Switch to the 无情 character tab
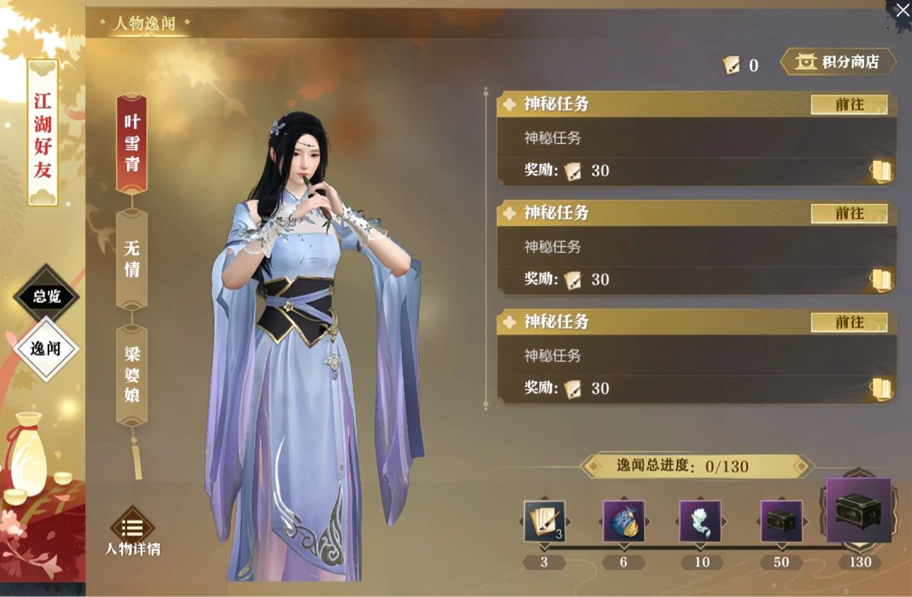Screen dimensions: 912x597 pos(131,258)
